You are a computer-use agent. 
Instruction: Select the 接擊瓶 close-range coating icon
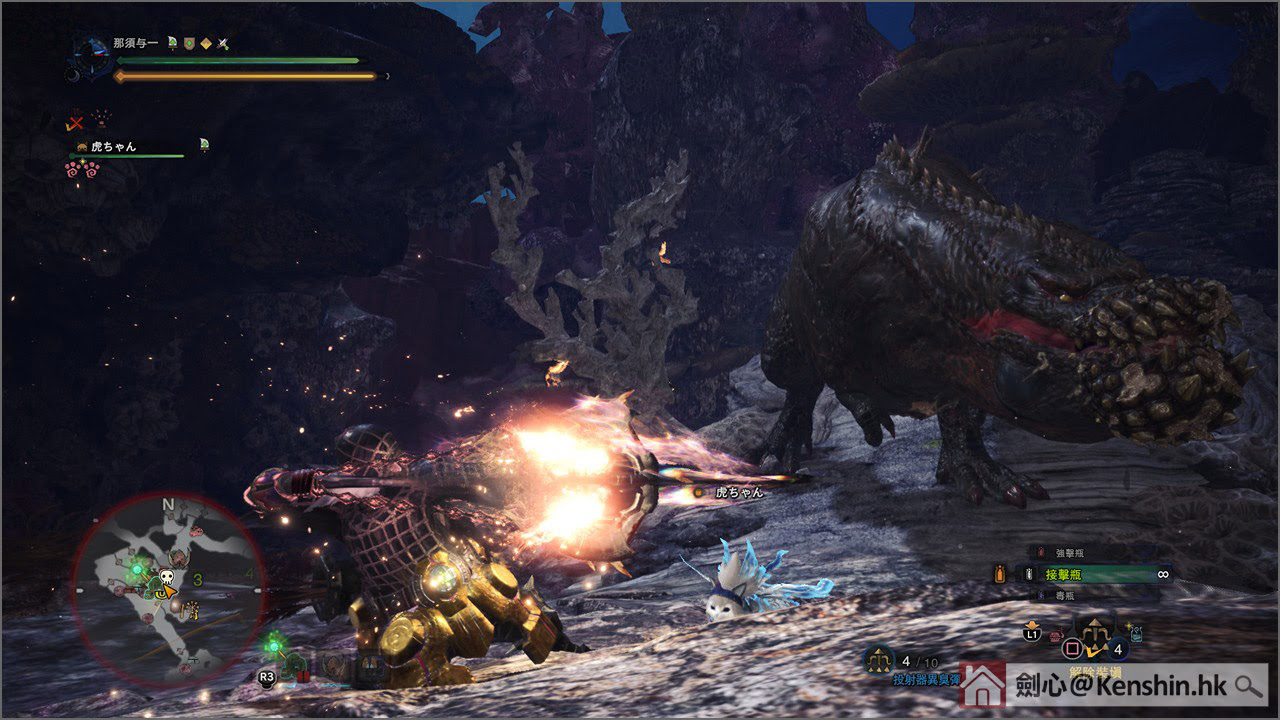click(1028, 574)
